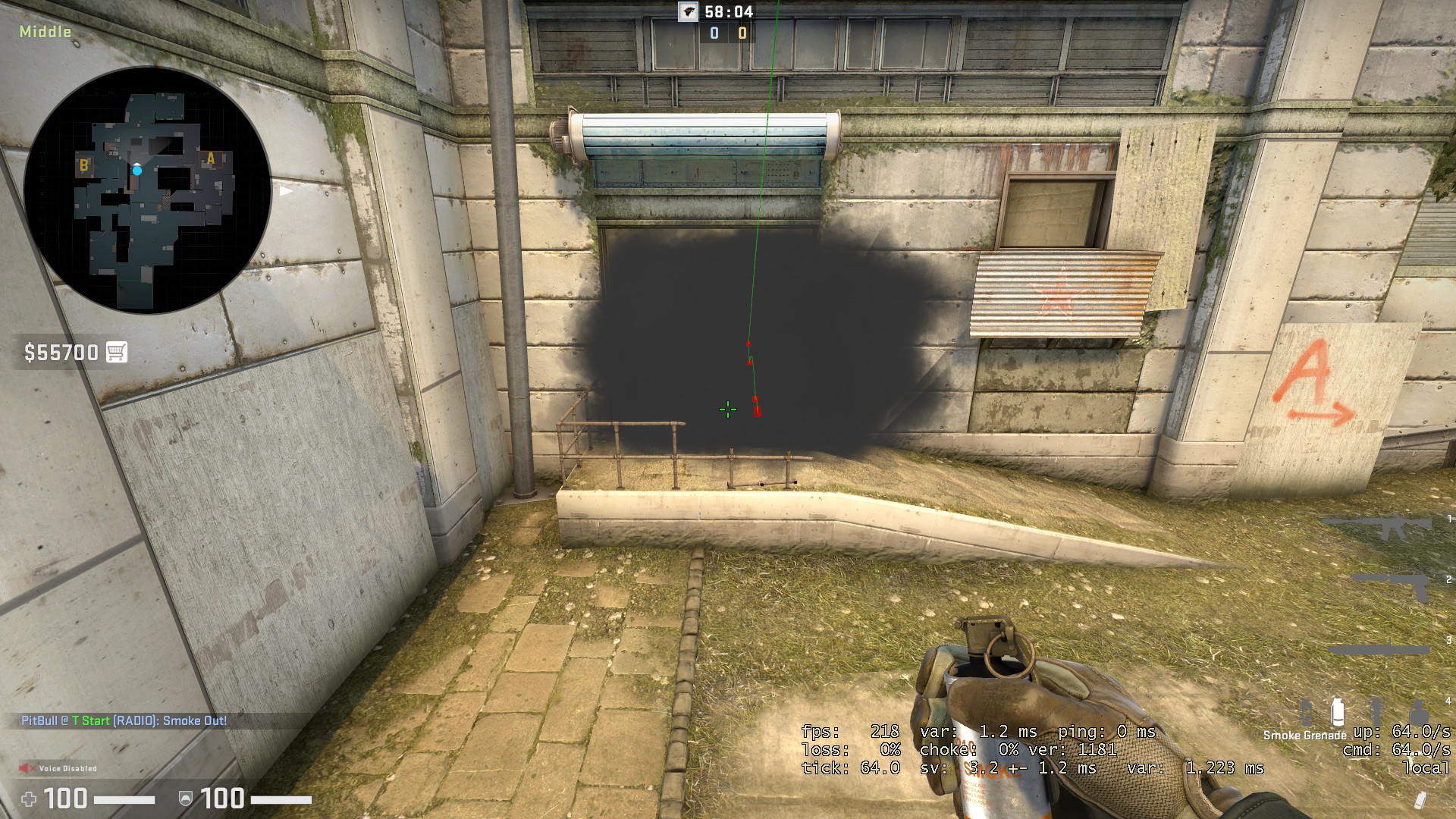Screen dimensions: 1456x819
Task: Click the HE grenade icon in slot 4
Action: coord(1420,711)
